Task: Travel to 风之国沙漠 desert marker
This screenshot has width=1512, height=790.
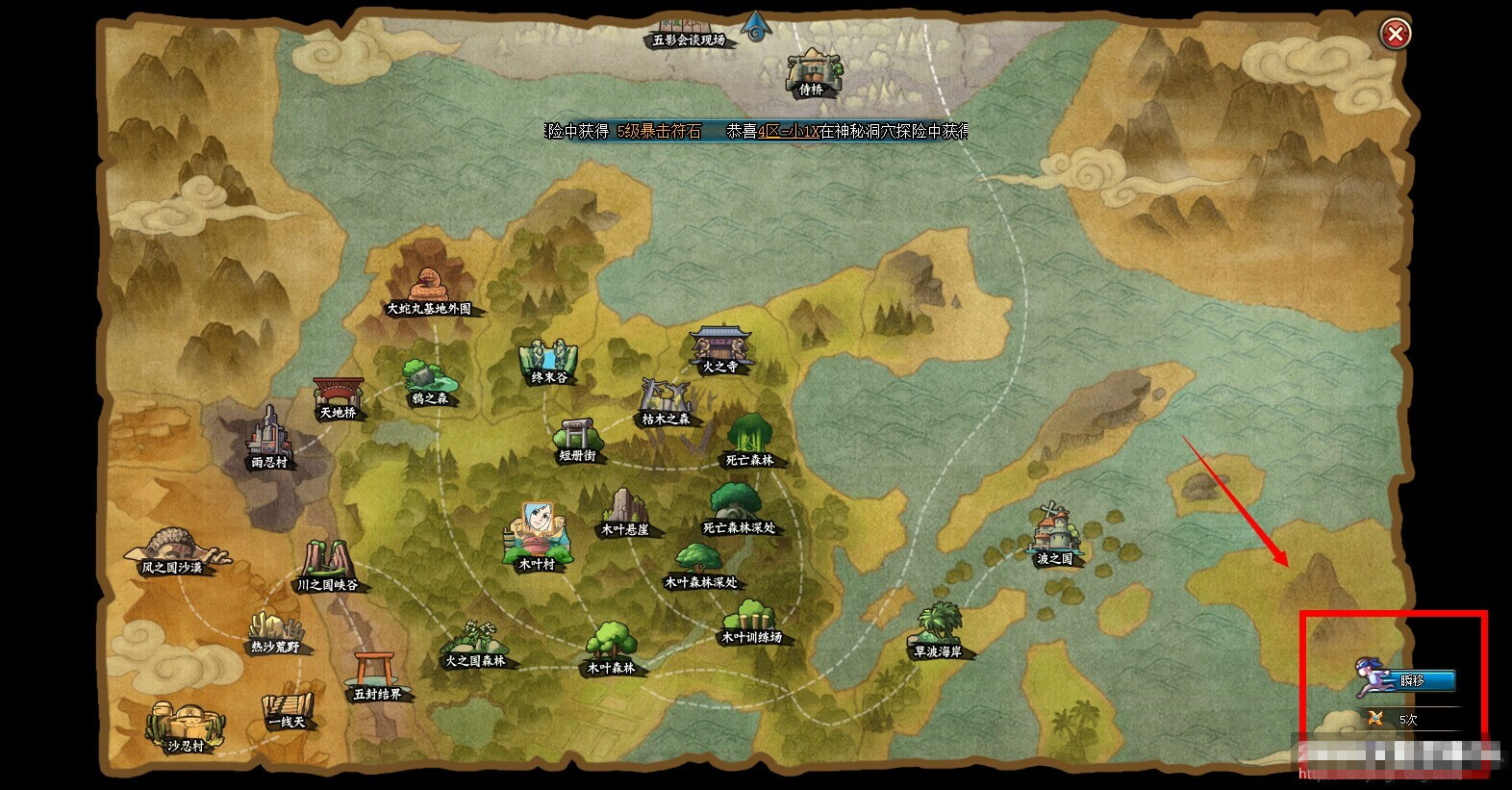Action: coord(173,550)
